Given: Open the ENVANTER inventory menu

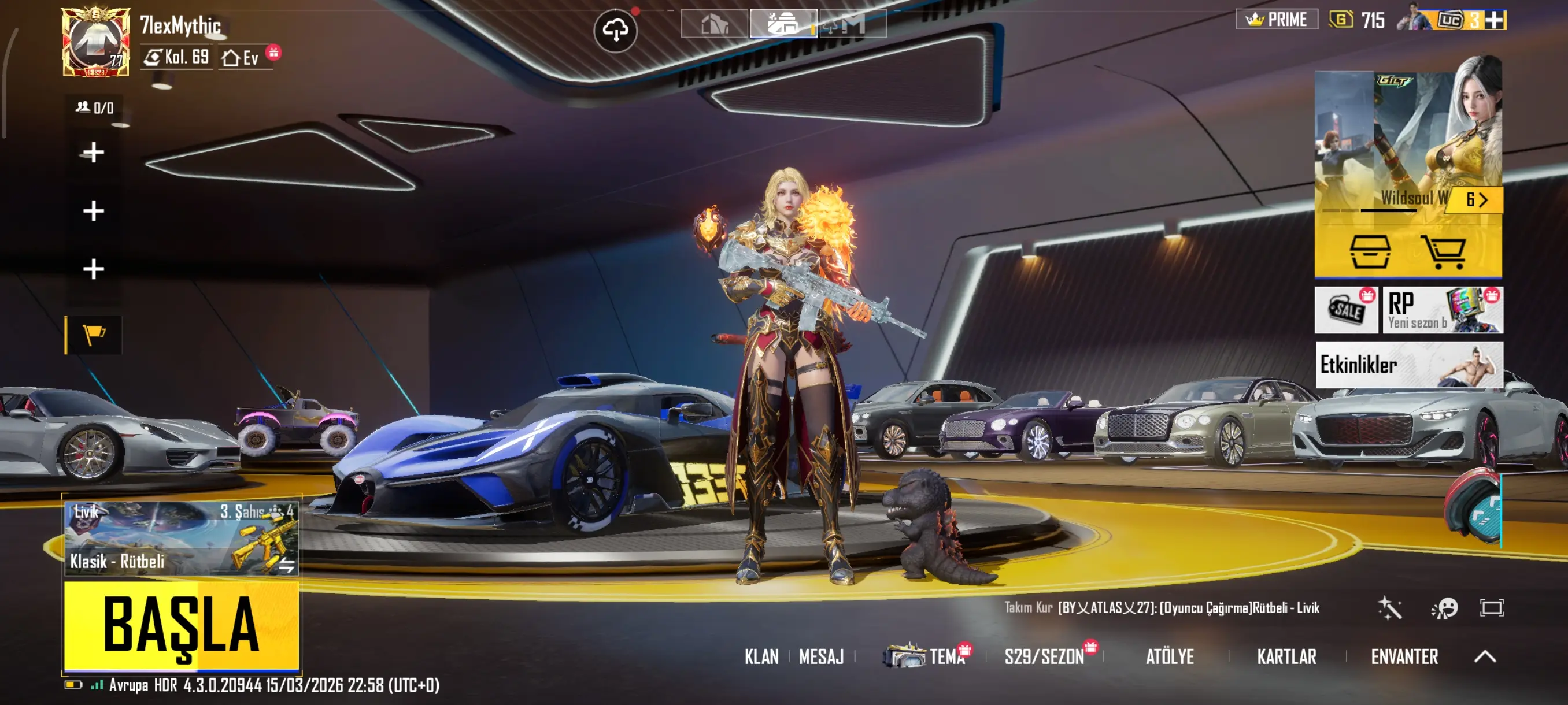Looking at the screenshot, I should click(1404, 657).
